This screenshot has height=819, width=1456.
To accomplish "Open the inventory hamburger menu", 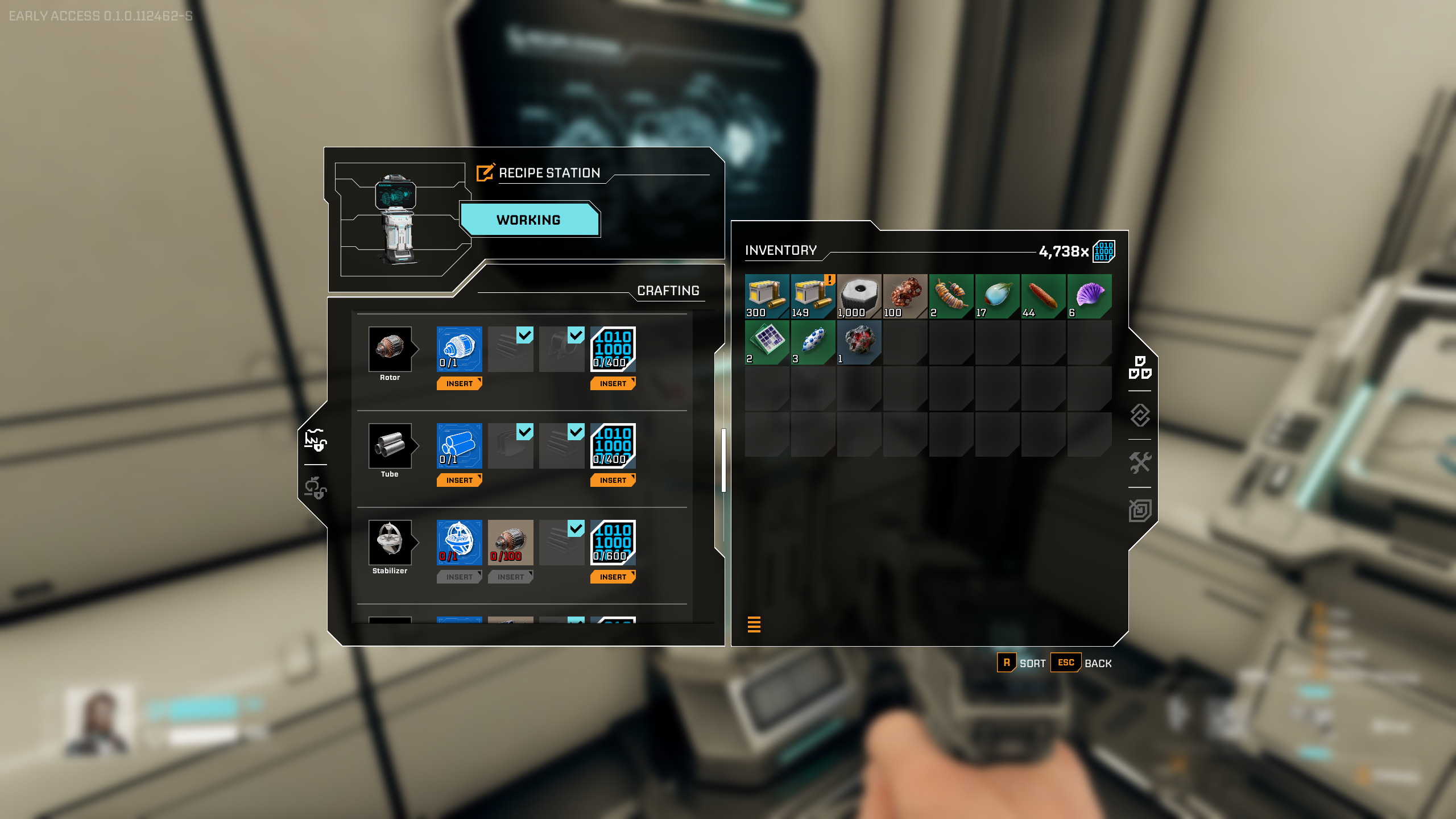I will [x=755, y=624].
